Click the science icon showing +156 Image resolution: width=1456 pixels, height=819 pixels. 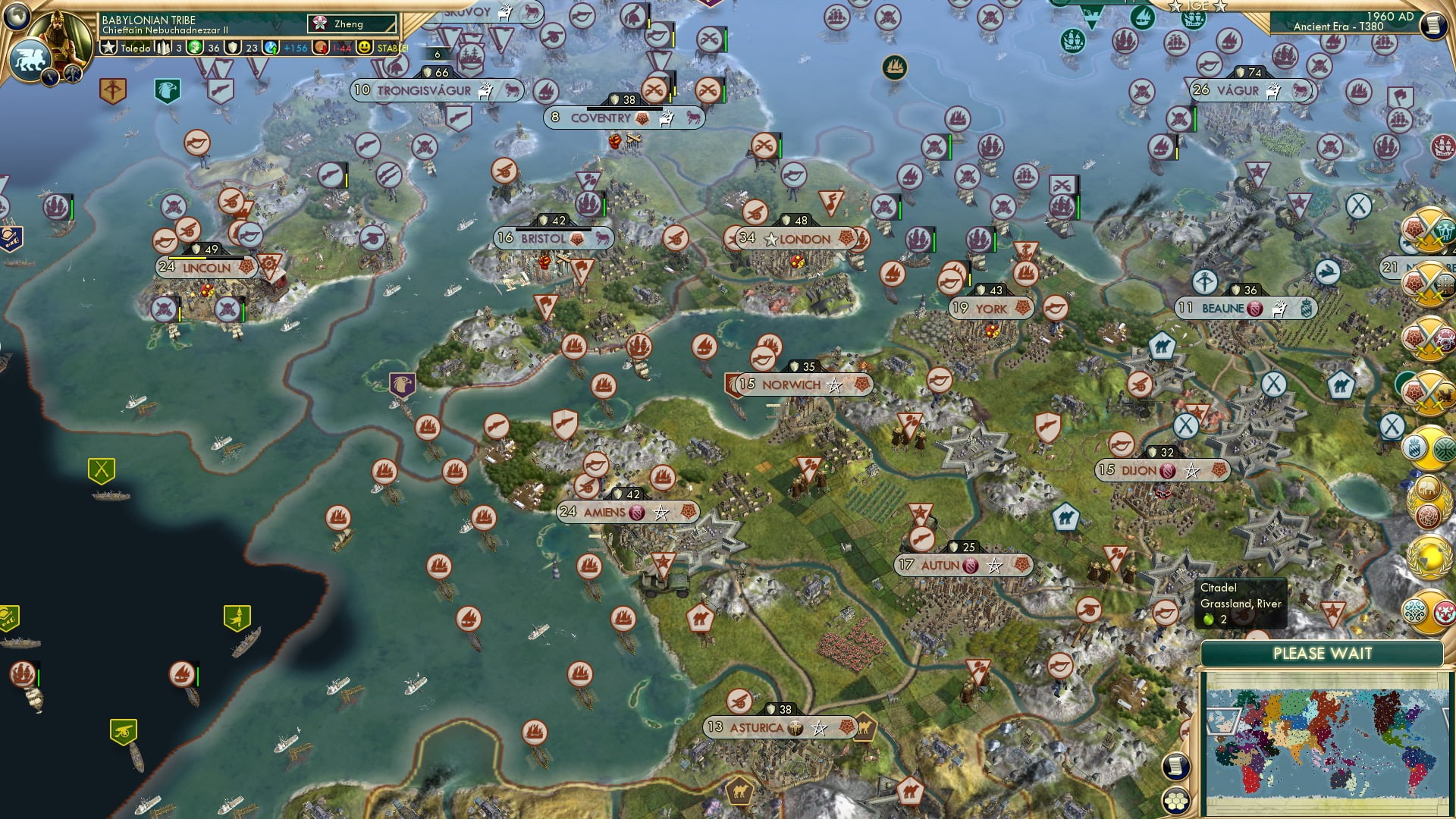(x=270, y=47)
